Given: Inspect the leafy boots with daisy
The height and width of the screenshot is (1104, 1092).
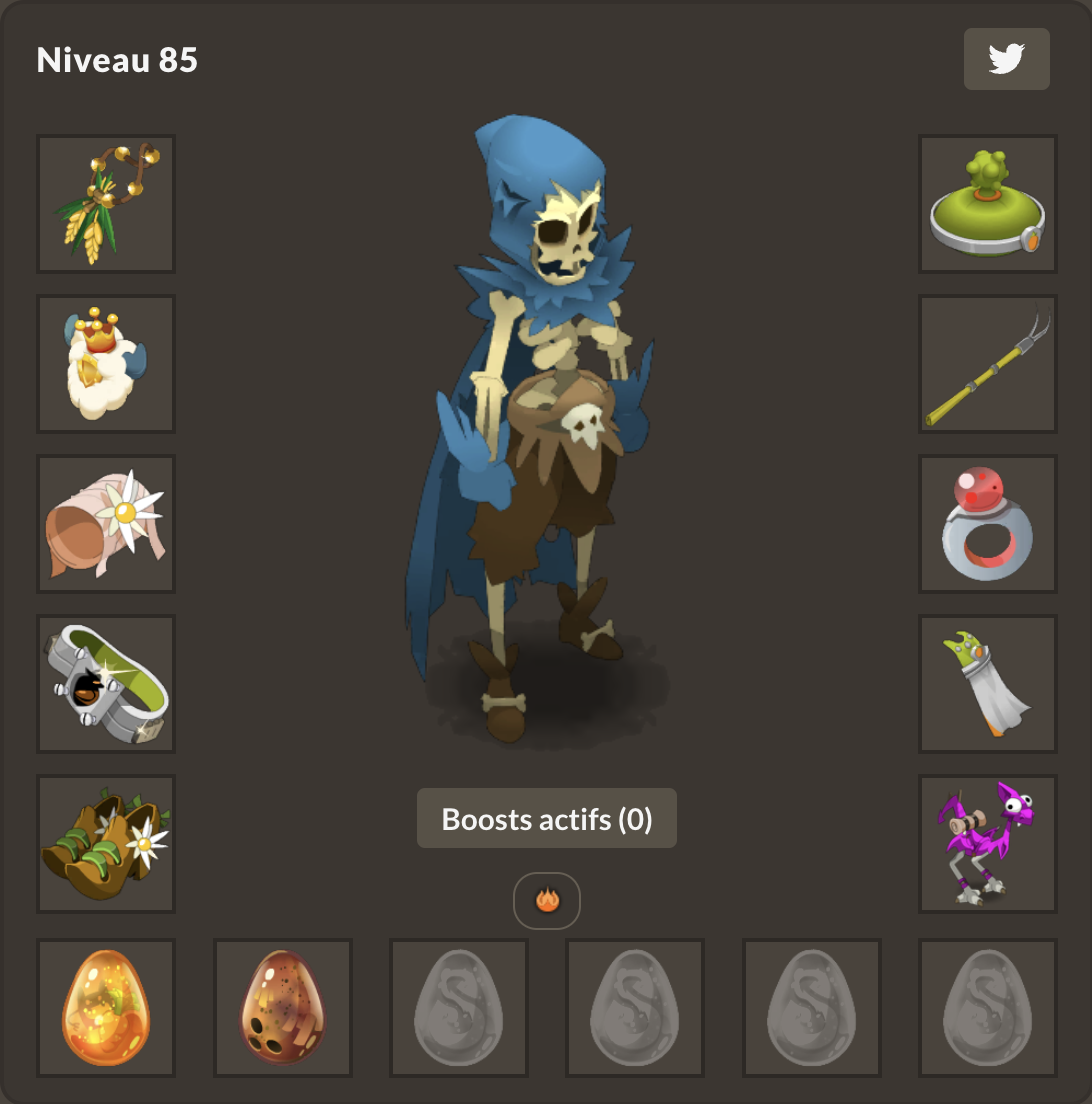Looking at the screenshot, I should 106,844.
